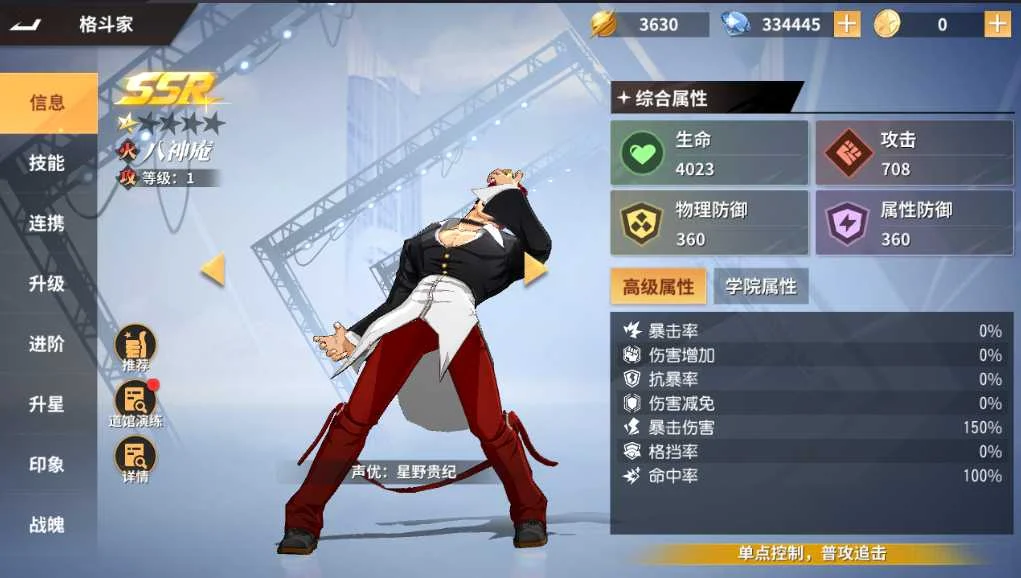Open the 技能 skills tab

(47, 163)
